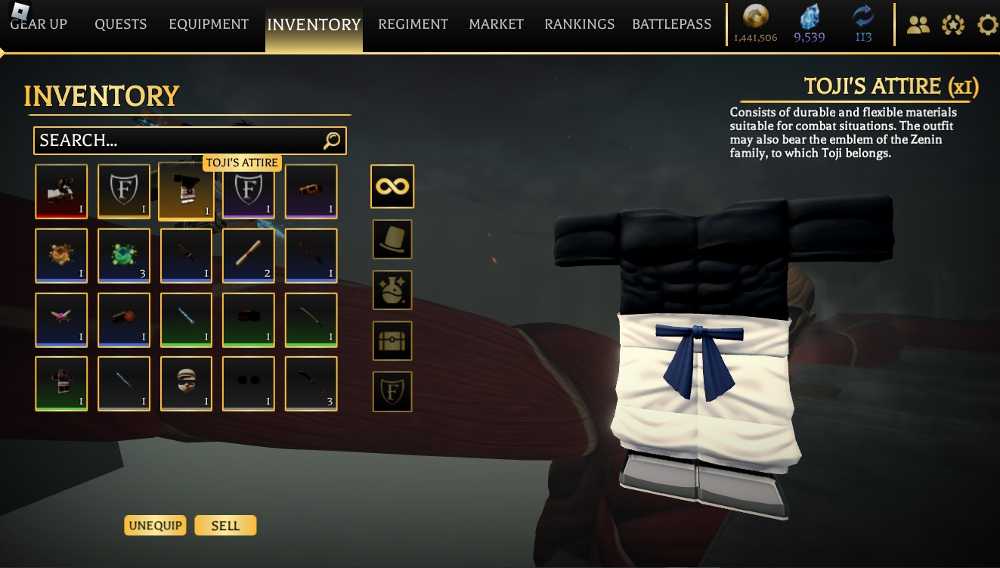This screenshot has height=568, width=1000.
Task: Show all items with infinity filter
Action: click(x=392, y=187)
